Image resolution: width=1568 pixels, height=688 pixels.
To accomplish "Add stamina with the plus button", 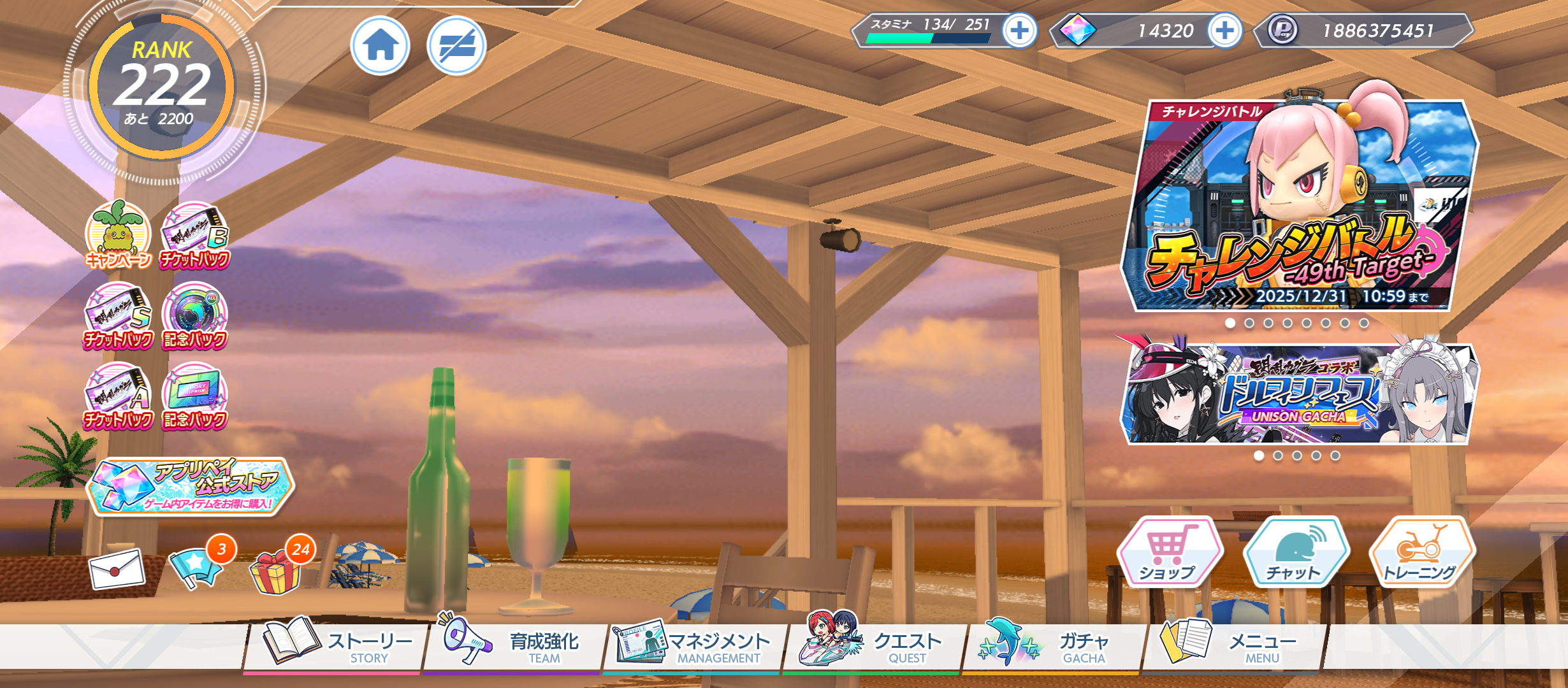I will (x=1019, y=30).
